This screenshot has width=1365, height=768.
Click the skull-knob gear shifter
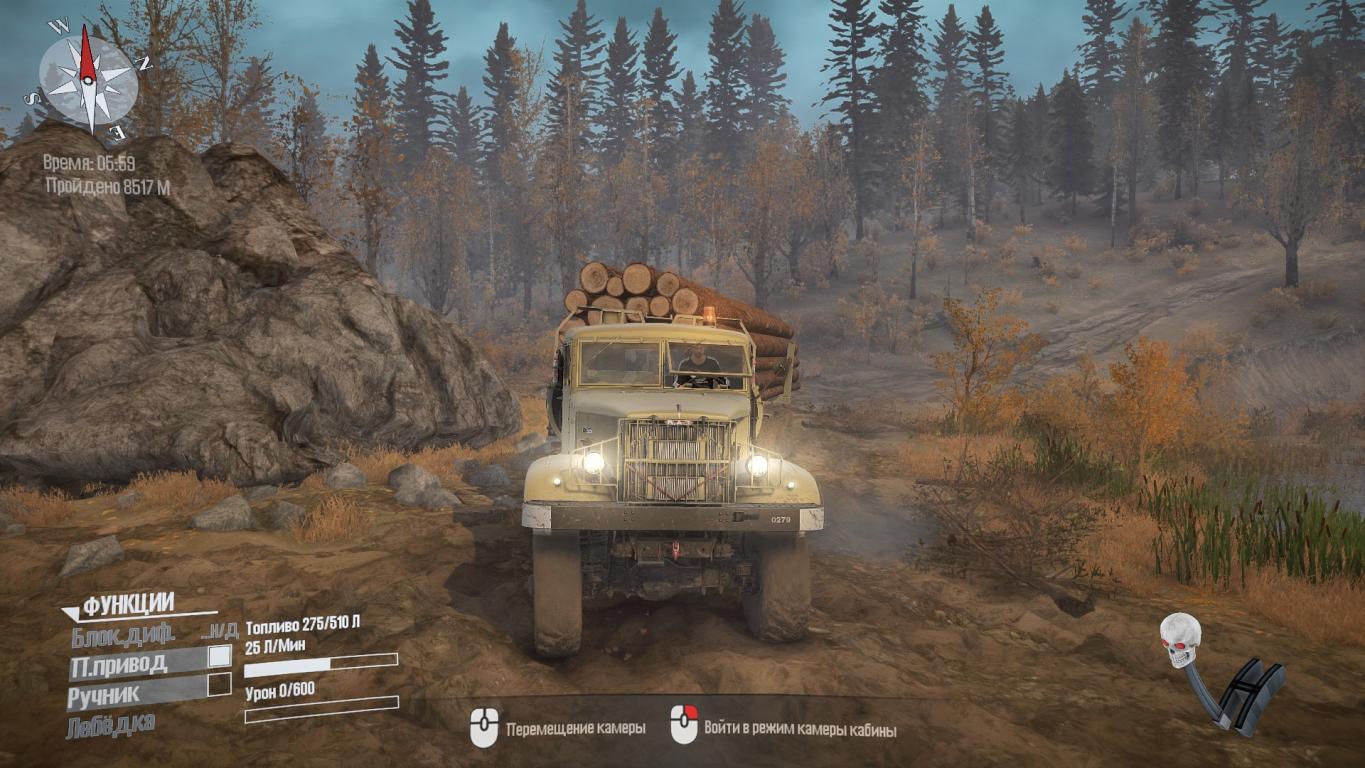1218,674
